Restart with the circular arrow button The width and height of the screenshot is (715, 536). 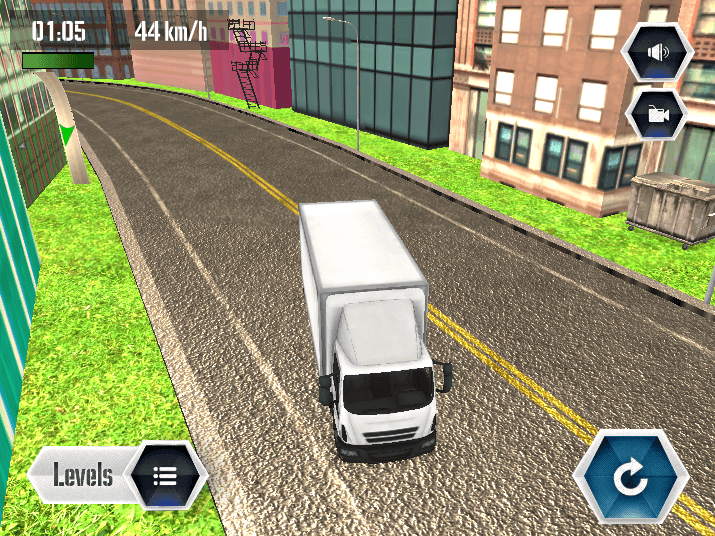(631, 478)
